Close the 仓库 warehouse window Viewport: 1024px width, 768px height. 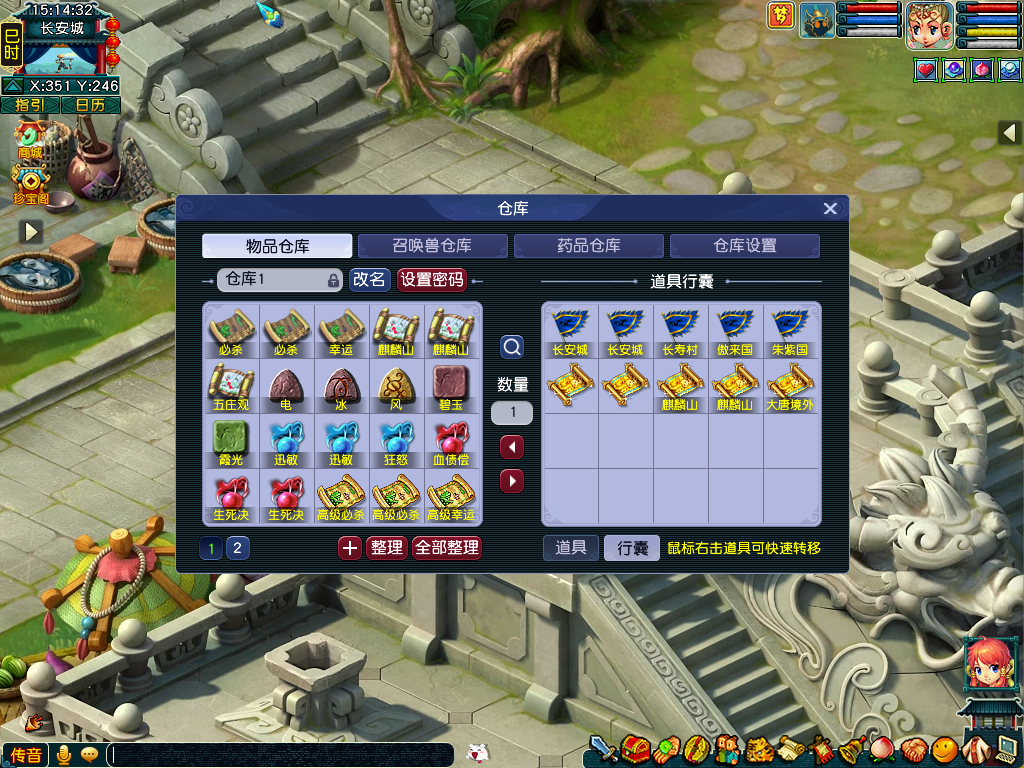pos(830,209)
